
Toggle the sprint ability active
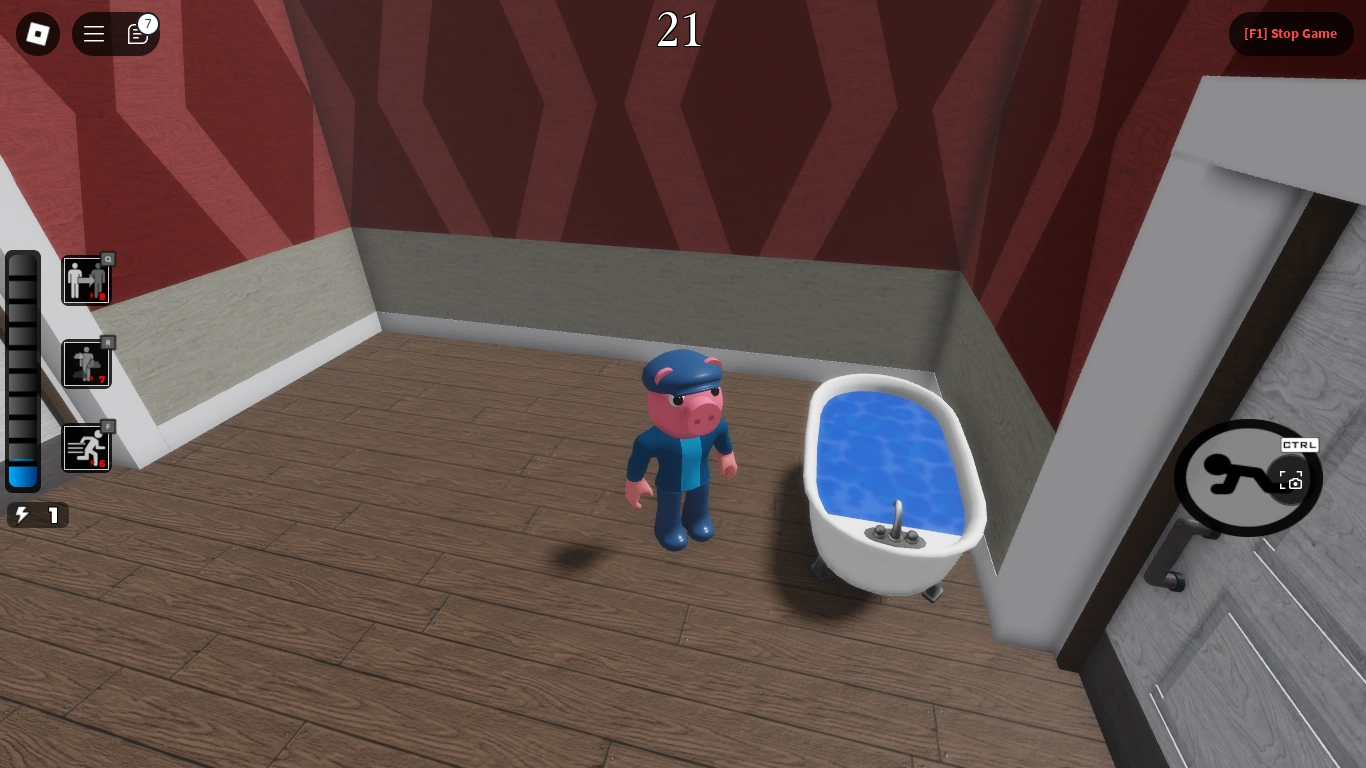point(86,447)
